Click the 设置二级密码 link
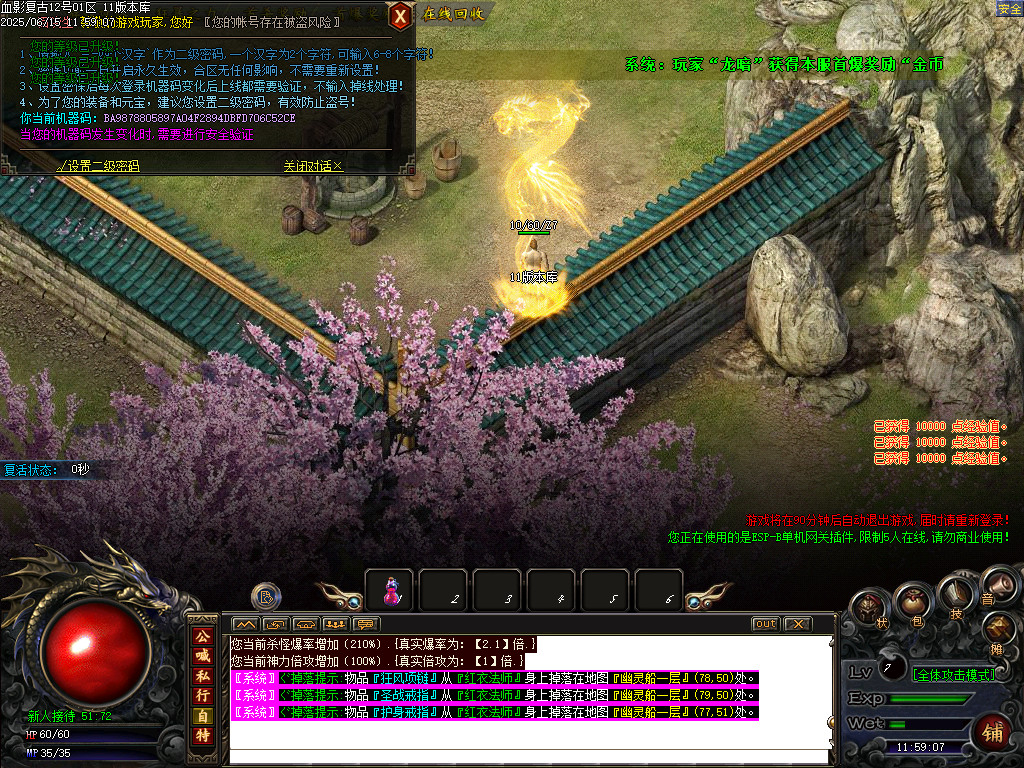The height and width of the screenshot is (768, 1024). (98, 166)
